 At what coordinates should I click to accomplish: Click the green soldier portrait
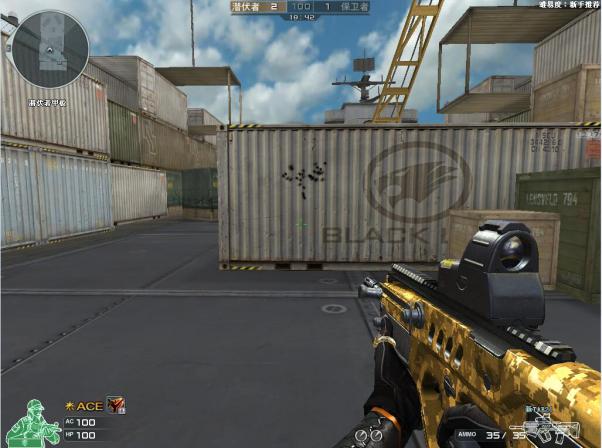point(31,422)
